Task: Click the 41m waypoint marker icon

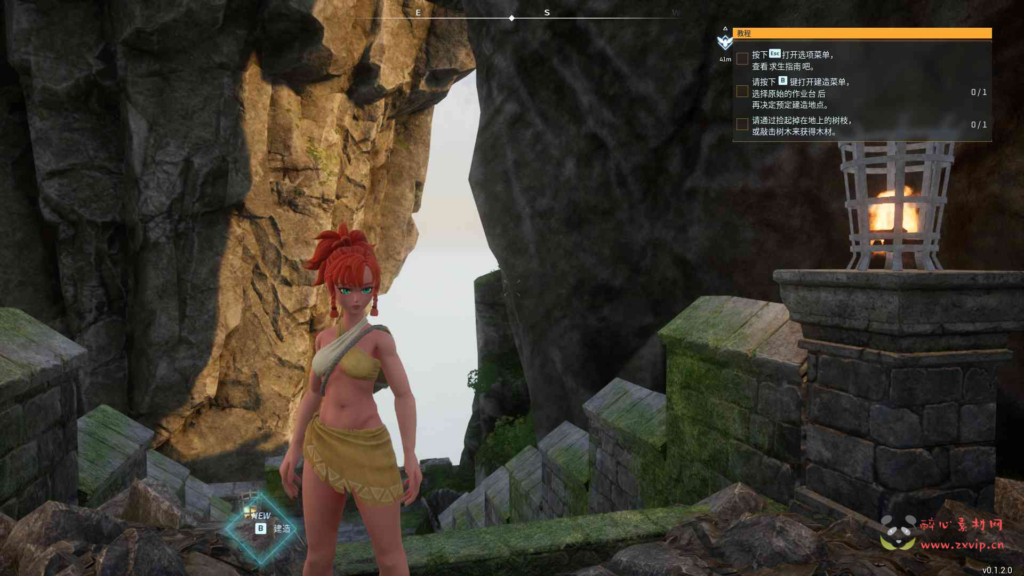Action: pos(724,42)
